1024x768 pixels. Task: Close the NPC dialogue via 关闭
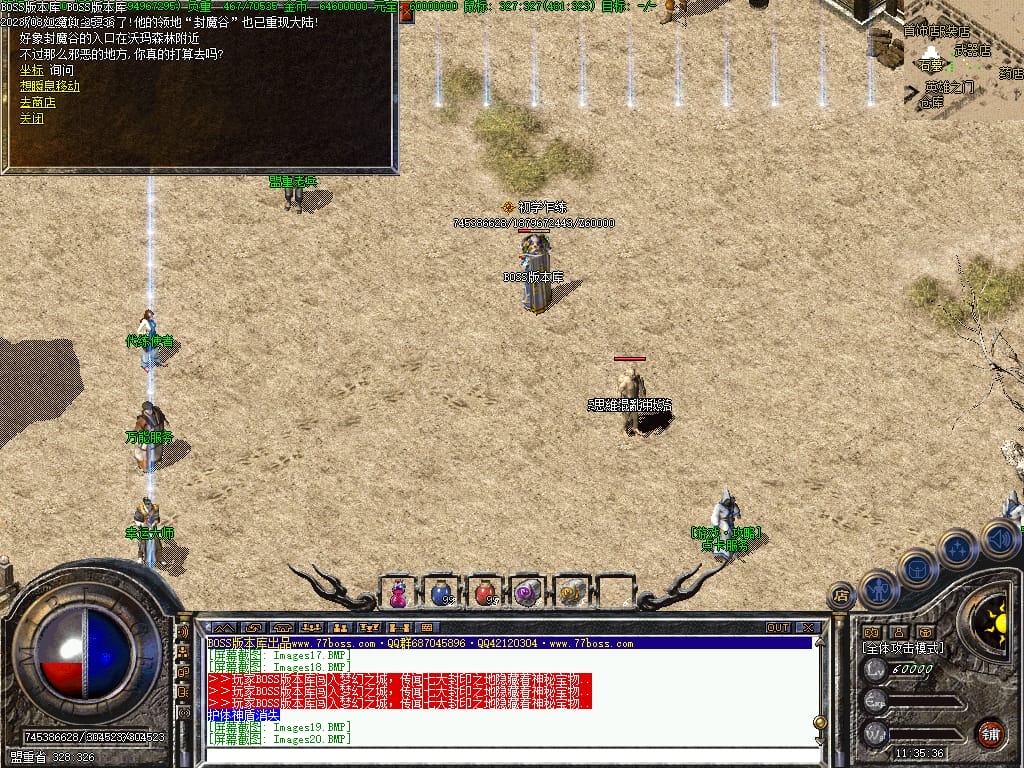pos(31,118)
